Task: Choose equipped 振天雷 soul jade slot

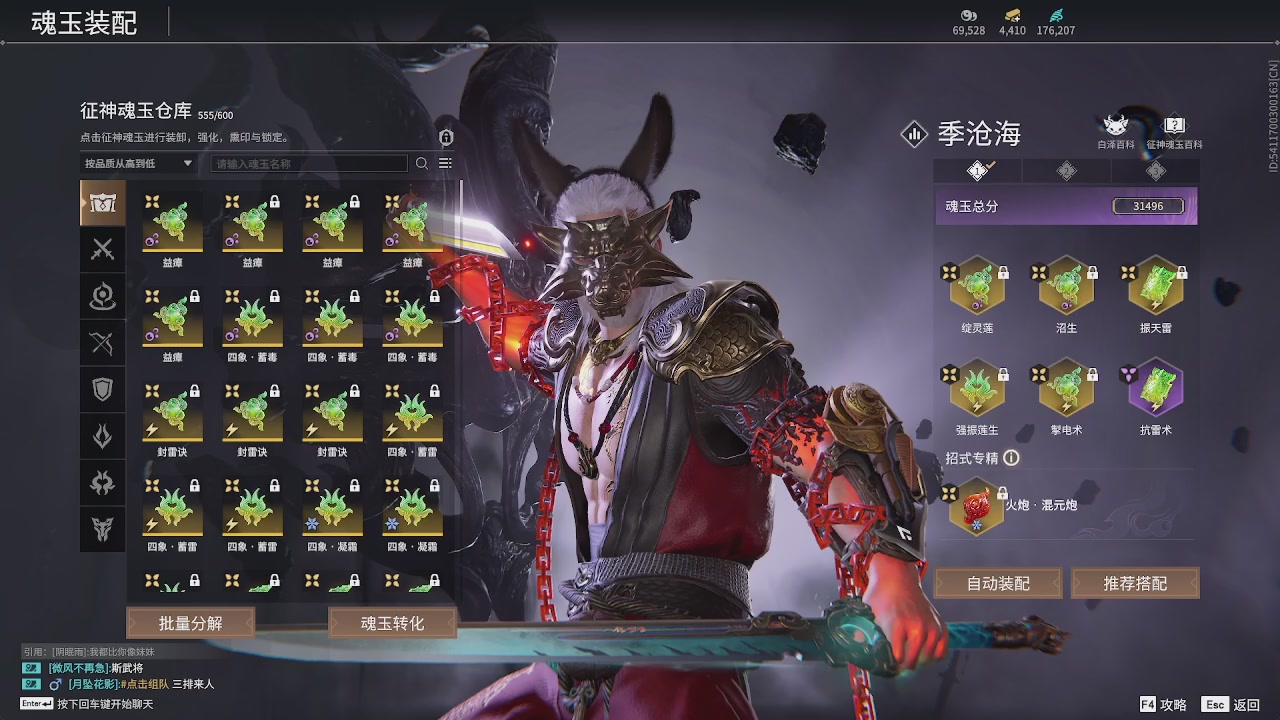Action: [x=1156, y=287]
